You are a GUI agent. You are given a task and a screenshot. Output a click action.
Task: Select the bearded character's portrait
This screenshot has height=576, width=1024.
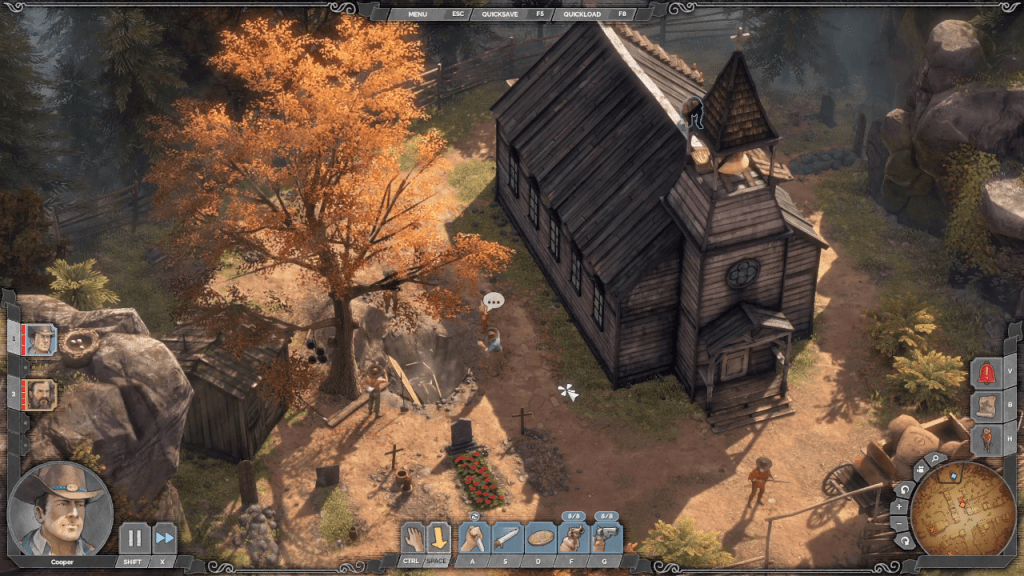41,393
